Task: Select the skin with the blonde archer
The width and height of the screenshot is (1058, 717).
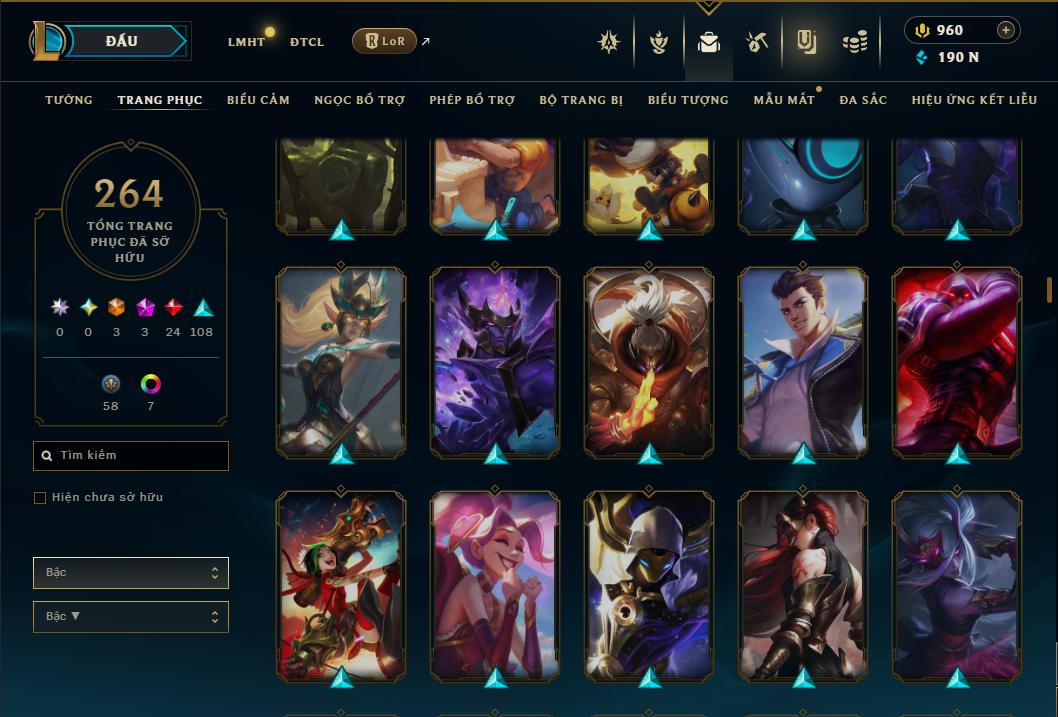Action: coord(341,362)
